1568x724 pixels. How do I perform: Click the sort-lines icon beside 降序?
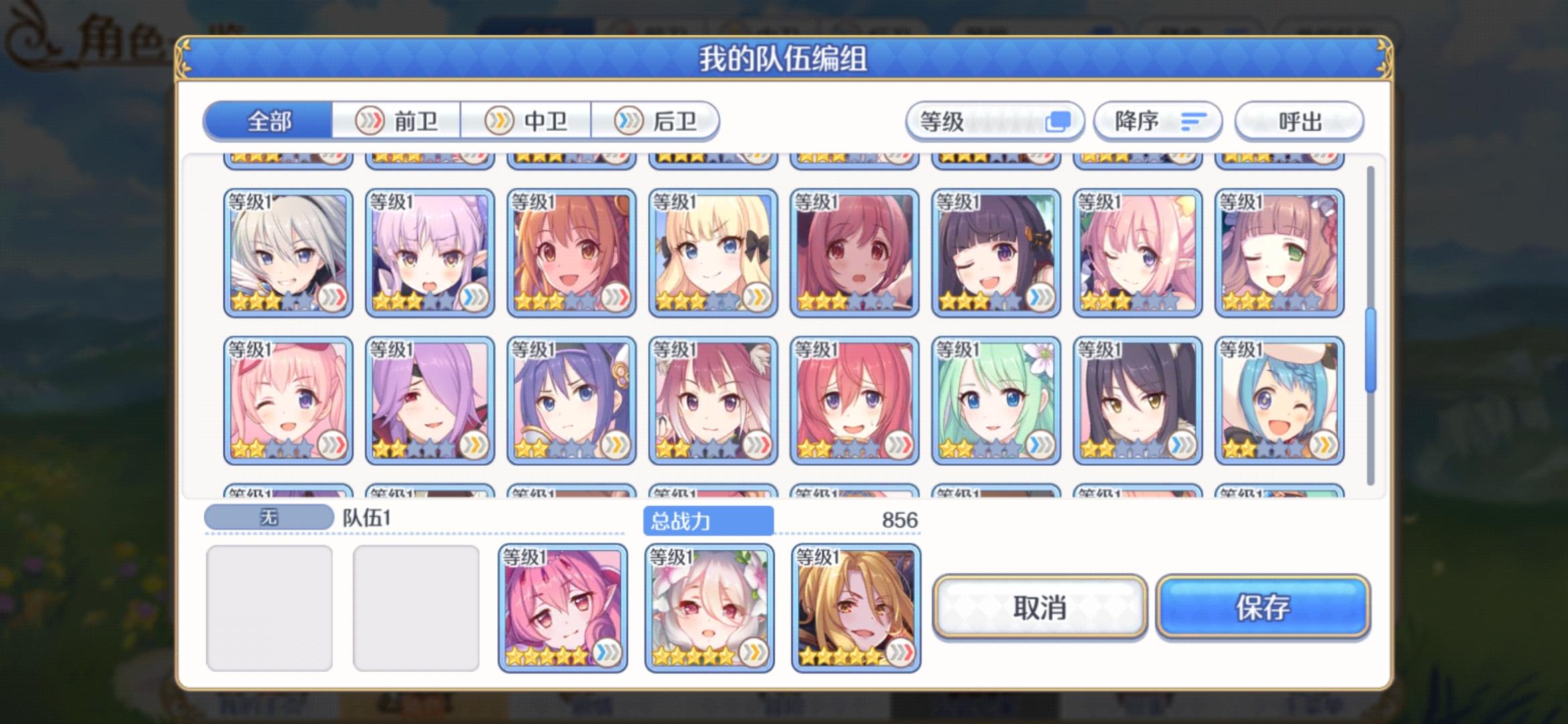pyautogui.click(x=1195, y=121)
